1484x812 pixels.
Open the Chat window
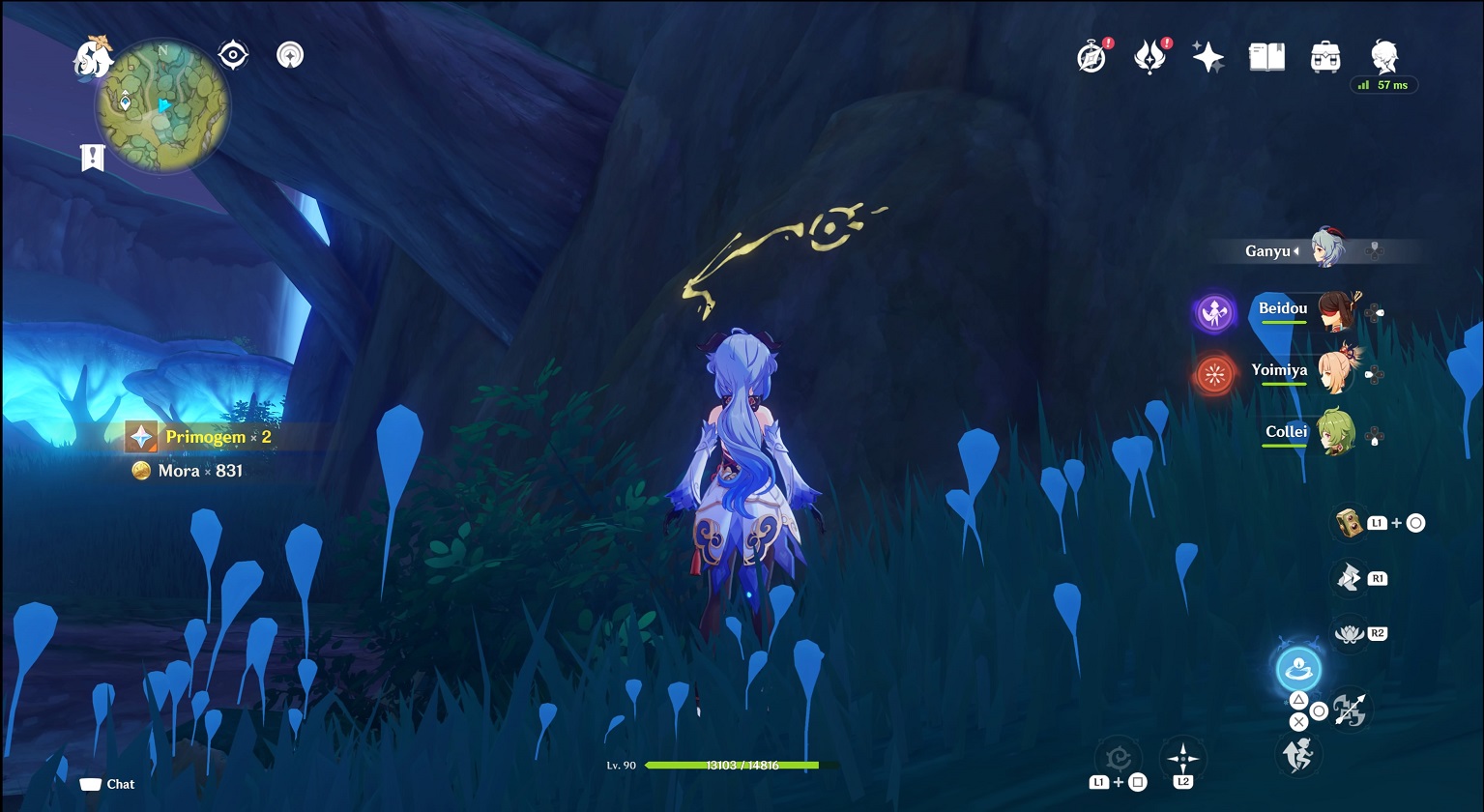click(106, 784)
